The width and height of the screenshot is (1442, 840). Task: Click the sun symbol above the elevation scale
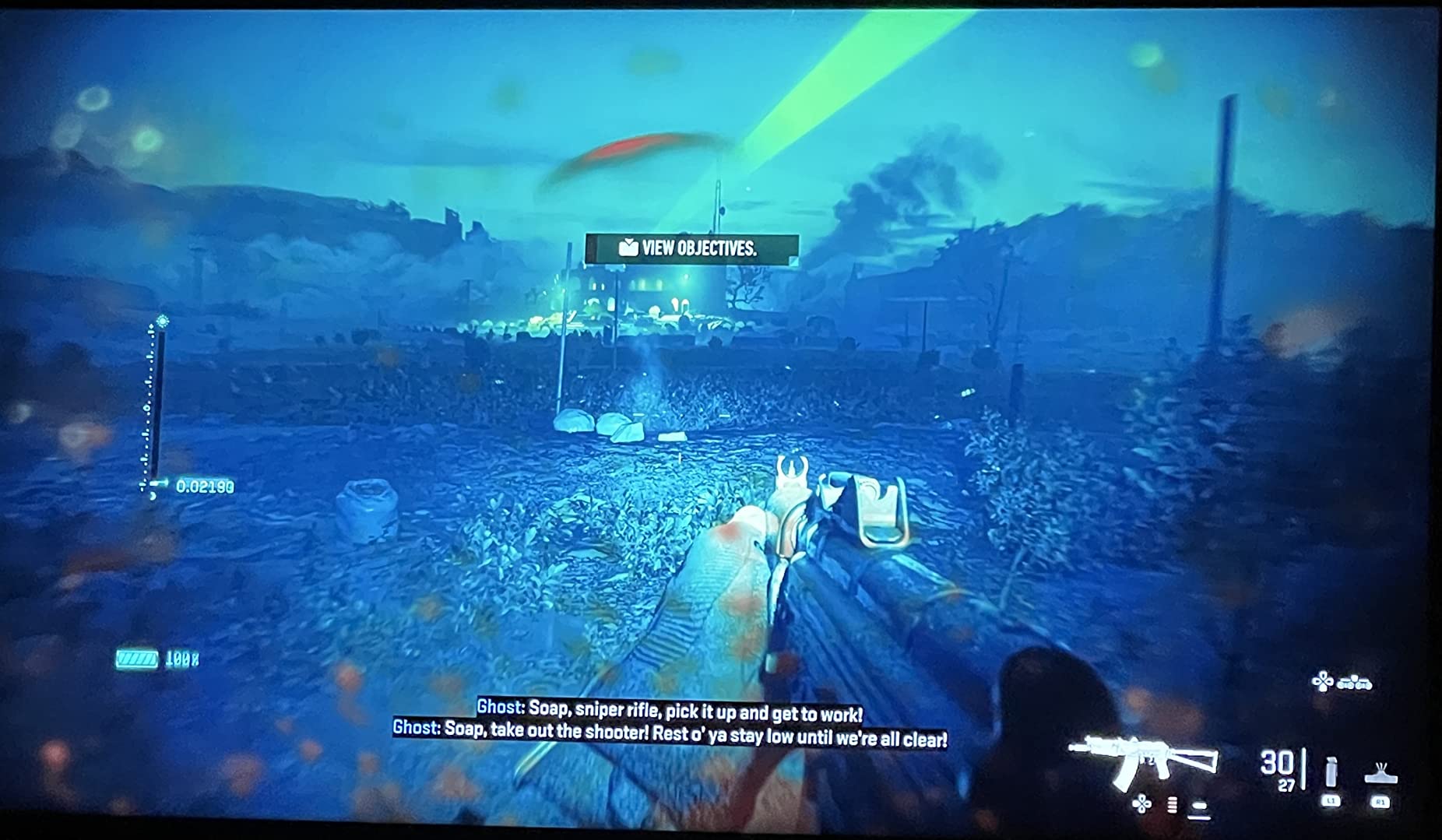(x=163, y=321)
